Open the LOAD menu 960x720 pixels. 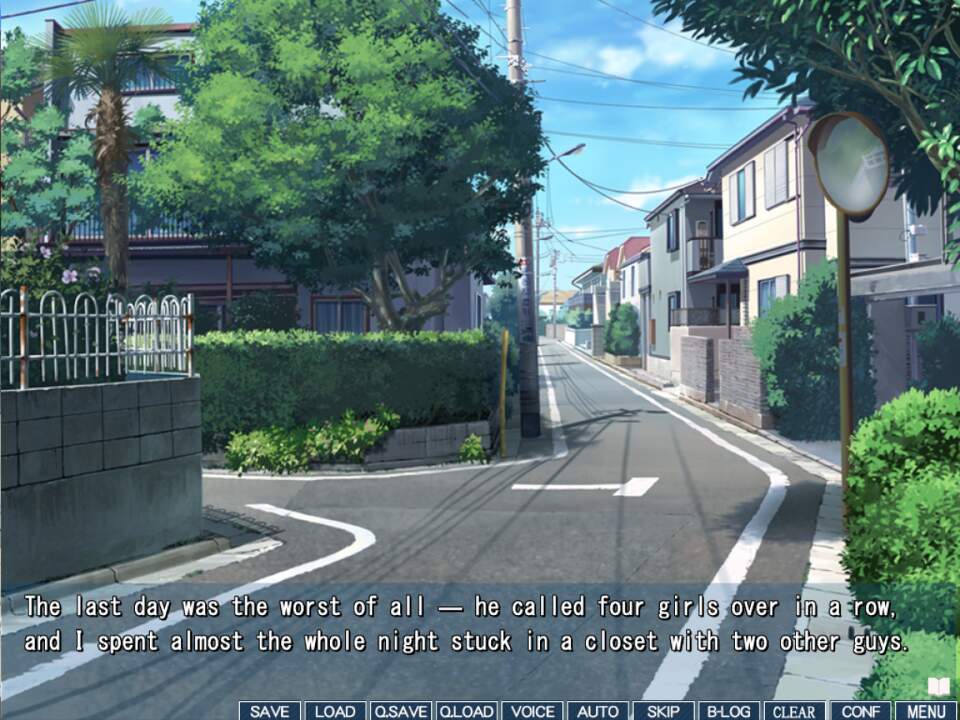(335, 711)
